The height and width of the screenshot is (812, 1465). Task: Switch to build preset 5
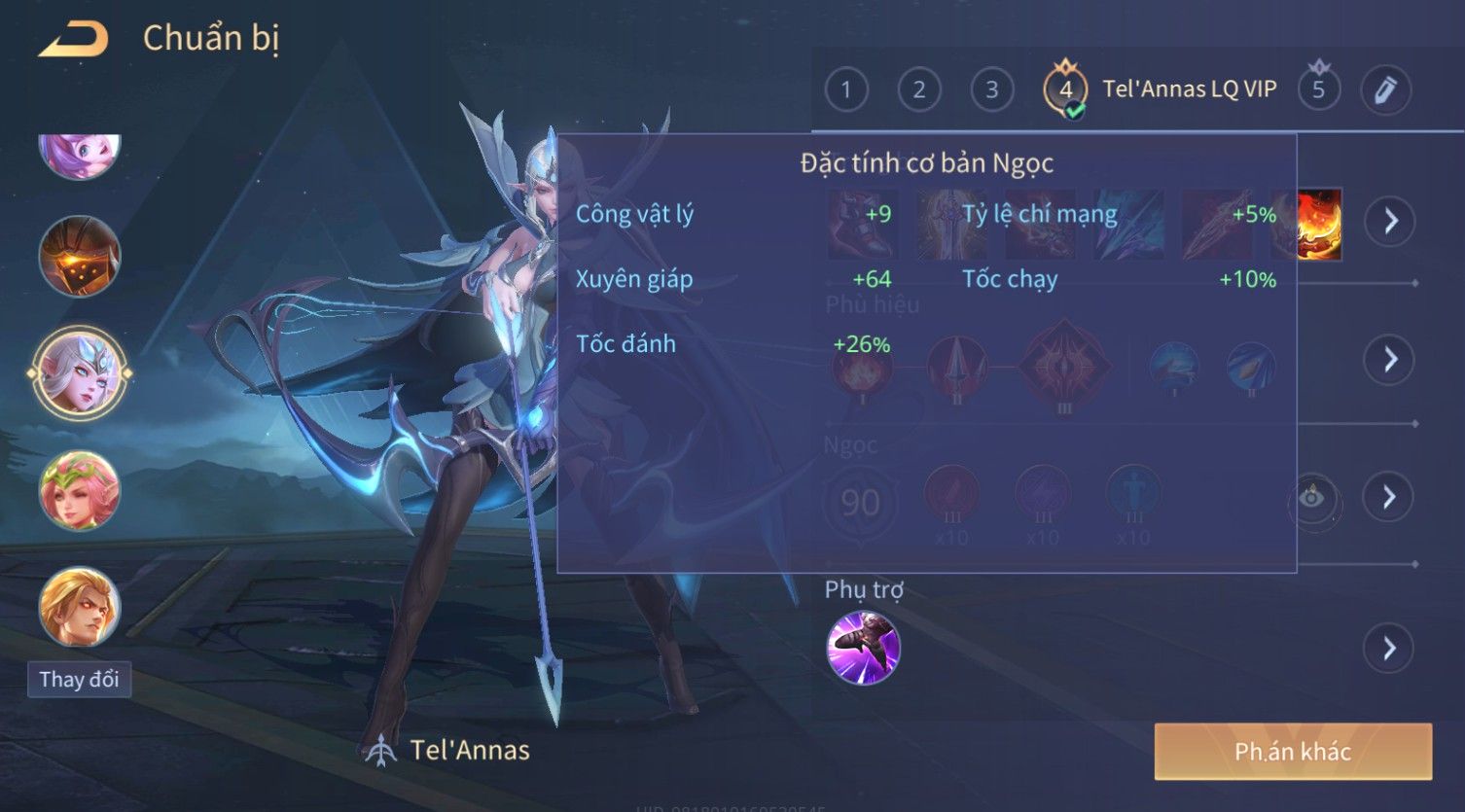click(1318, 90)
